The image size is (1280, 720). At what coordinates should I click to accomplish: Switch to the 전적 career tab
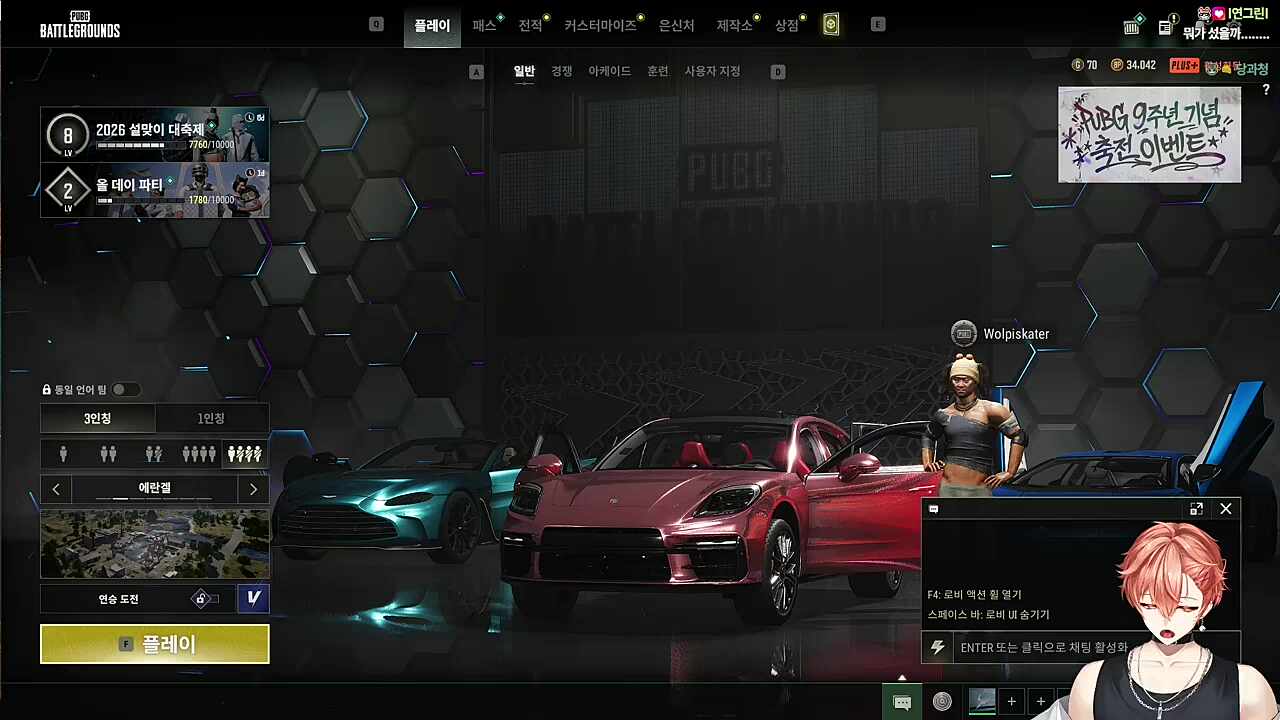(530, 25)
